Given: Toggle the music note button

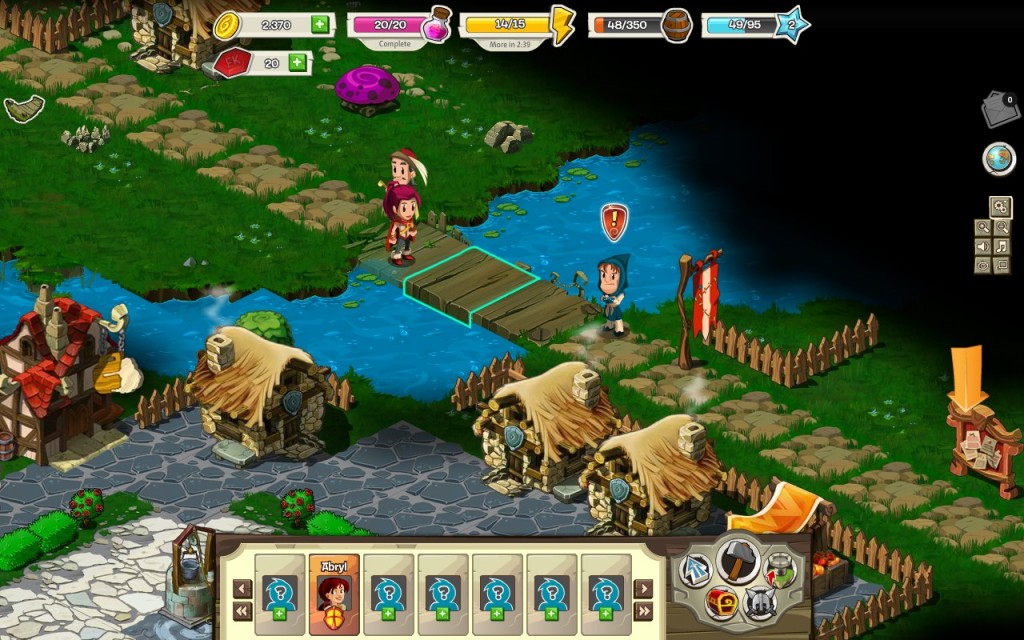Looking at the screenshot, I should (1002, 247).
